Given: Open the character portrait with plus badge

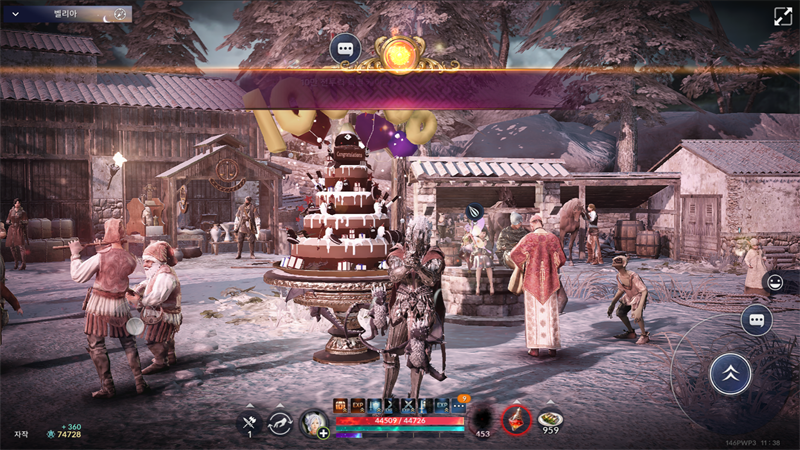Looking at the screenshot, I should coord(314,423).
